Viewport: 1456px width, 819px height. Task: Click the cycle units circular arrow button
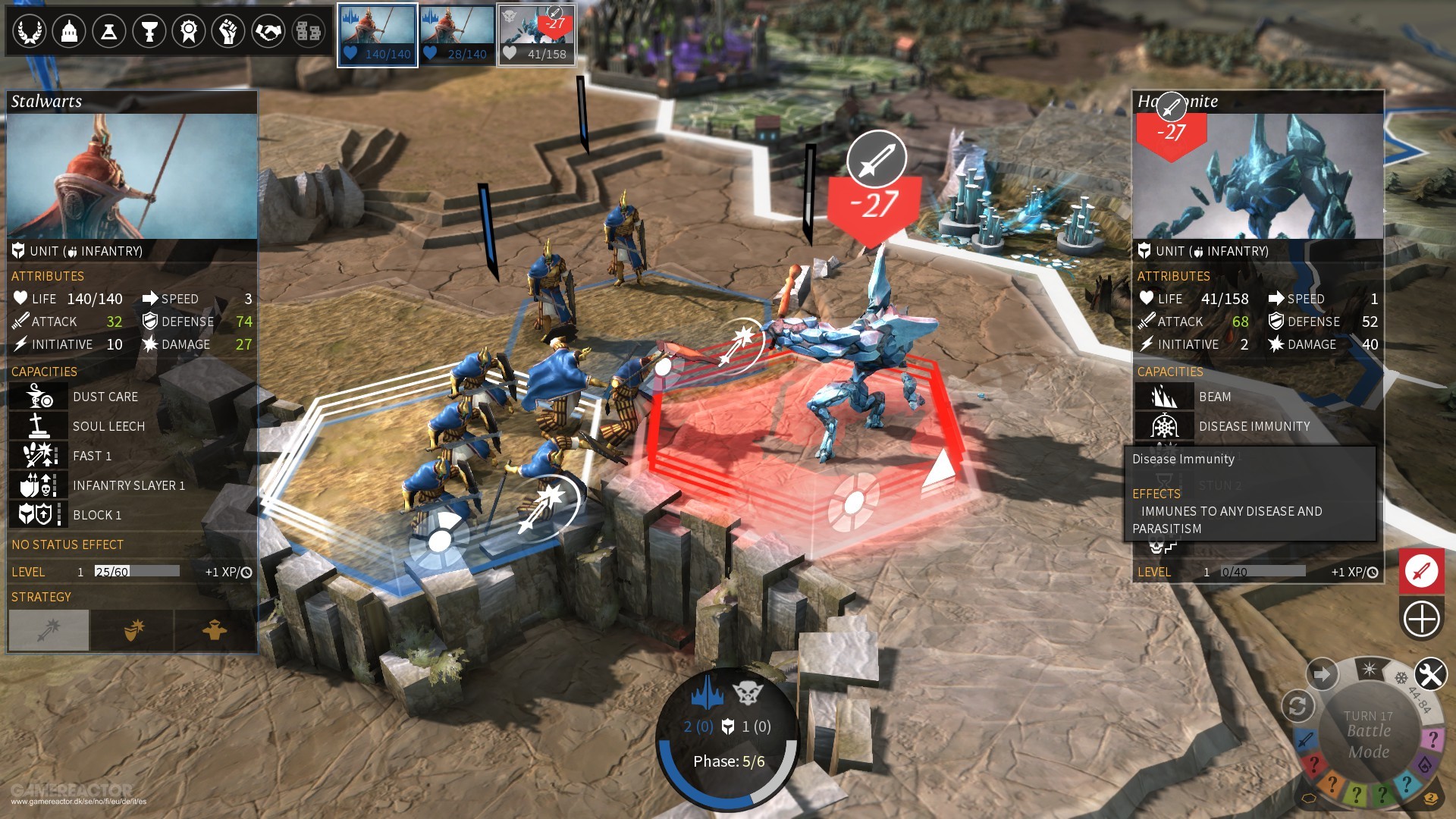tap(1299, 706)
